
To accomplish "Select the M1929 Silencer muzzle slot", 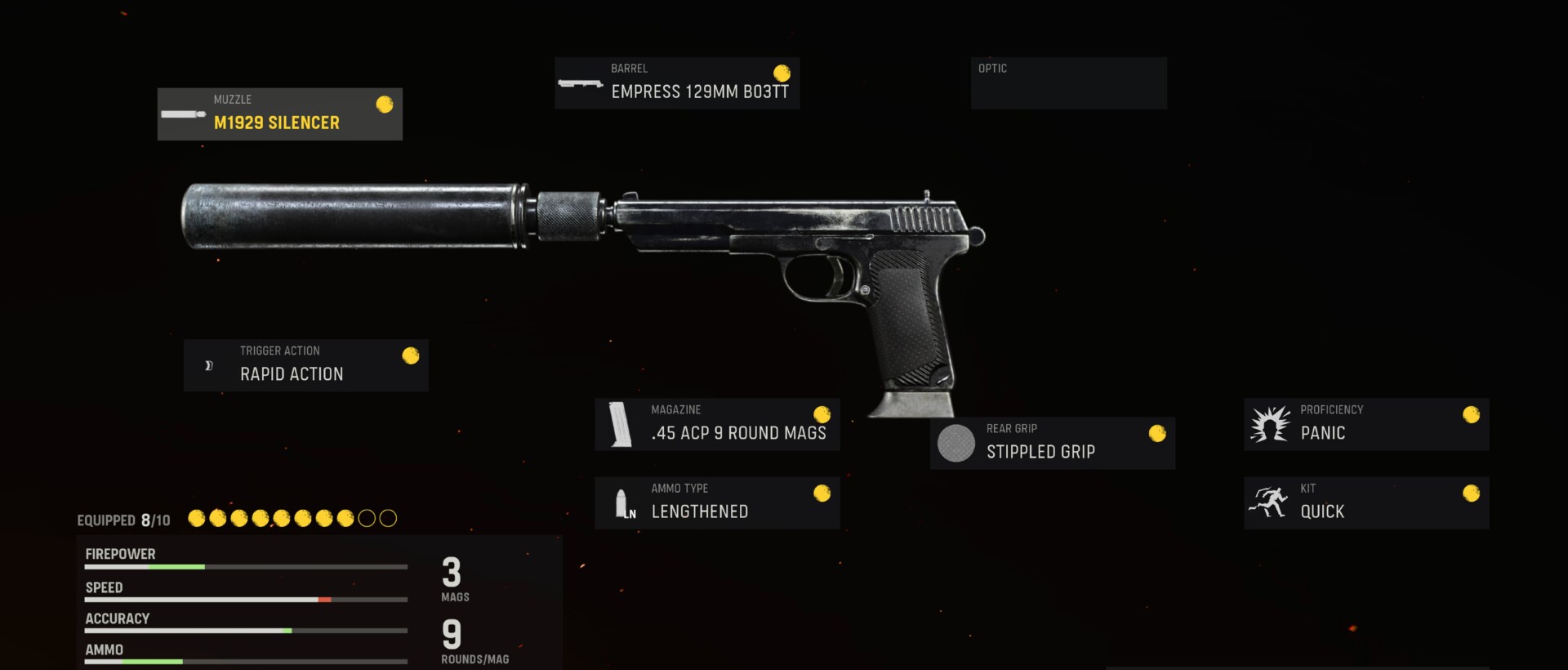I will [279, 114].
